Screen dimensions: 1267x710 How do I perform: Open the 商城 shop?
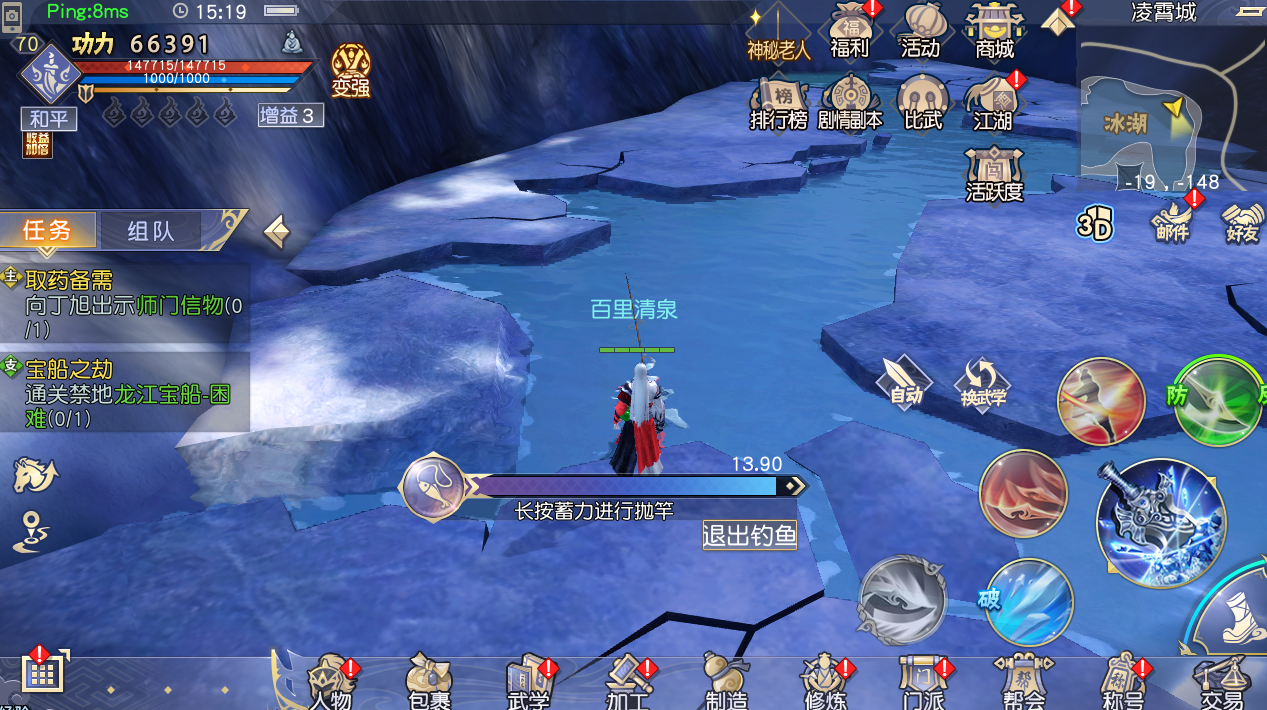click(x=994, y=32)
